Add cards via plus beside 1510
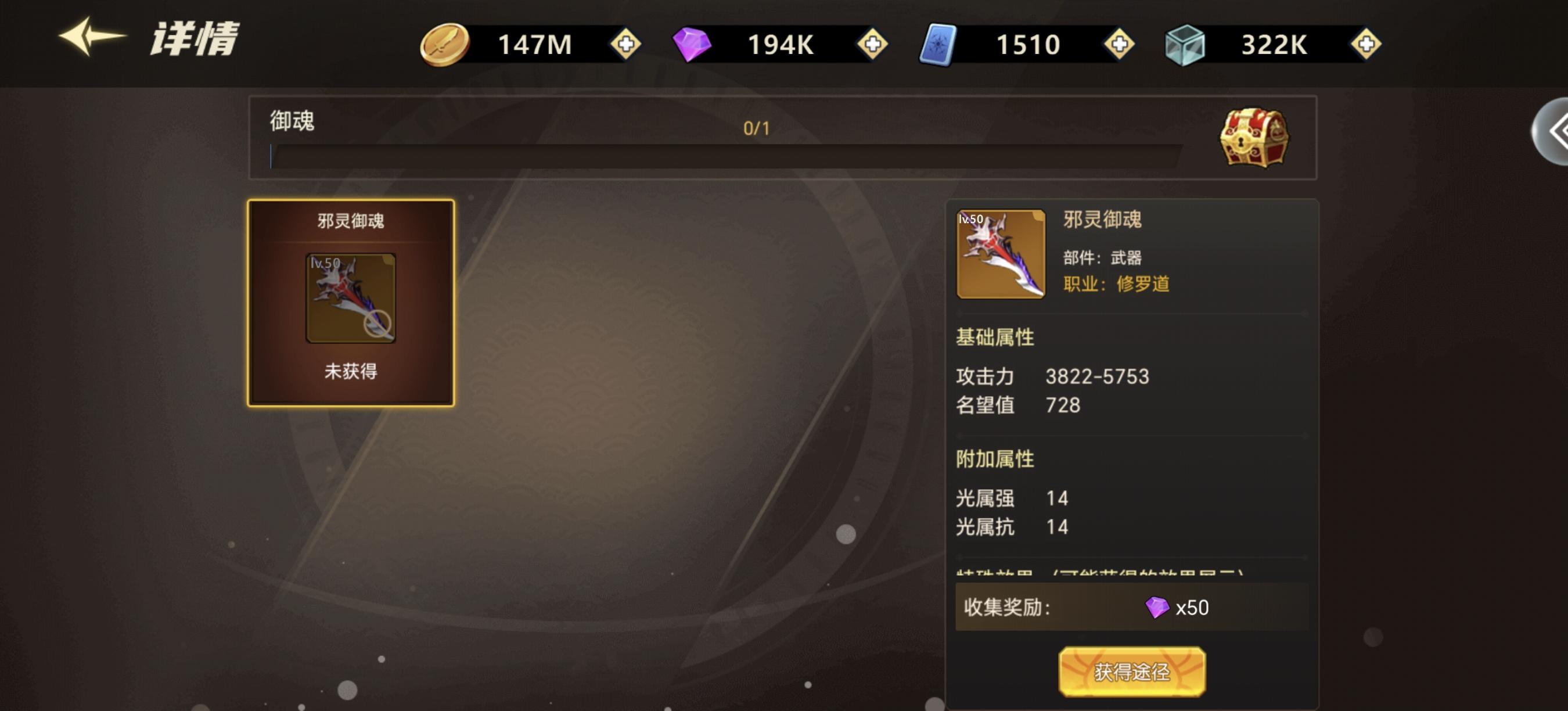Image resolution: width=1568 pixels, height=711 pixels. 1120,44
